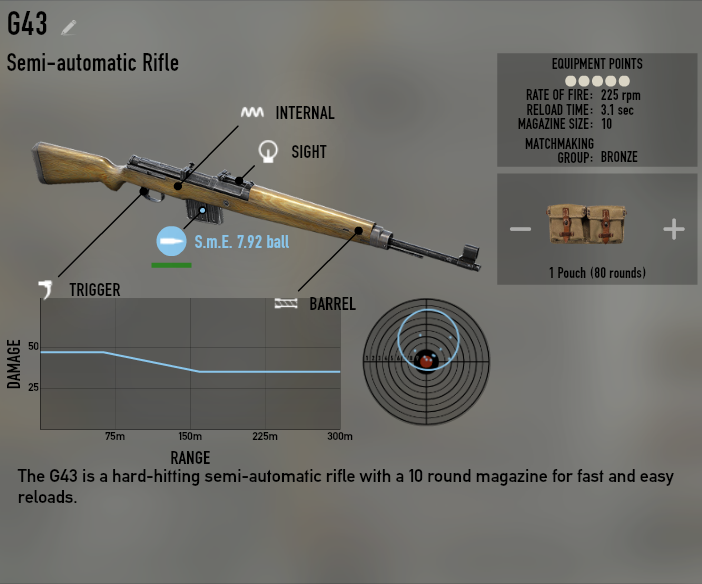This screenshot has width=702, height=584.
Task: Click the ammo pouch thumbnail
Action: tap(597, 227)
